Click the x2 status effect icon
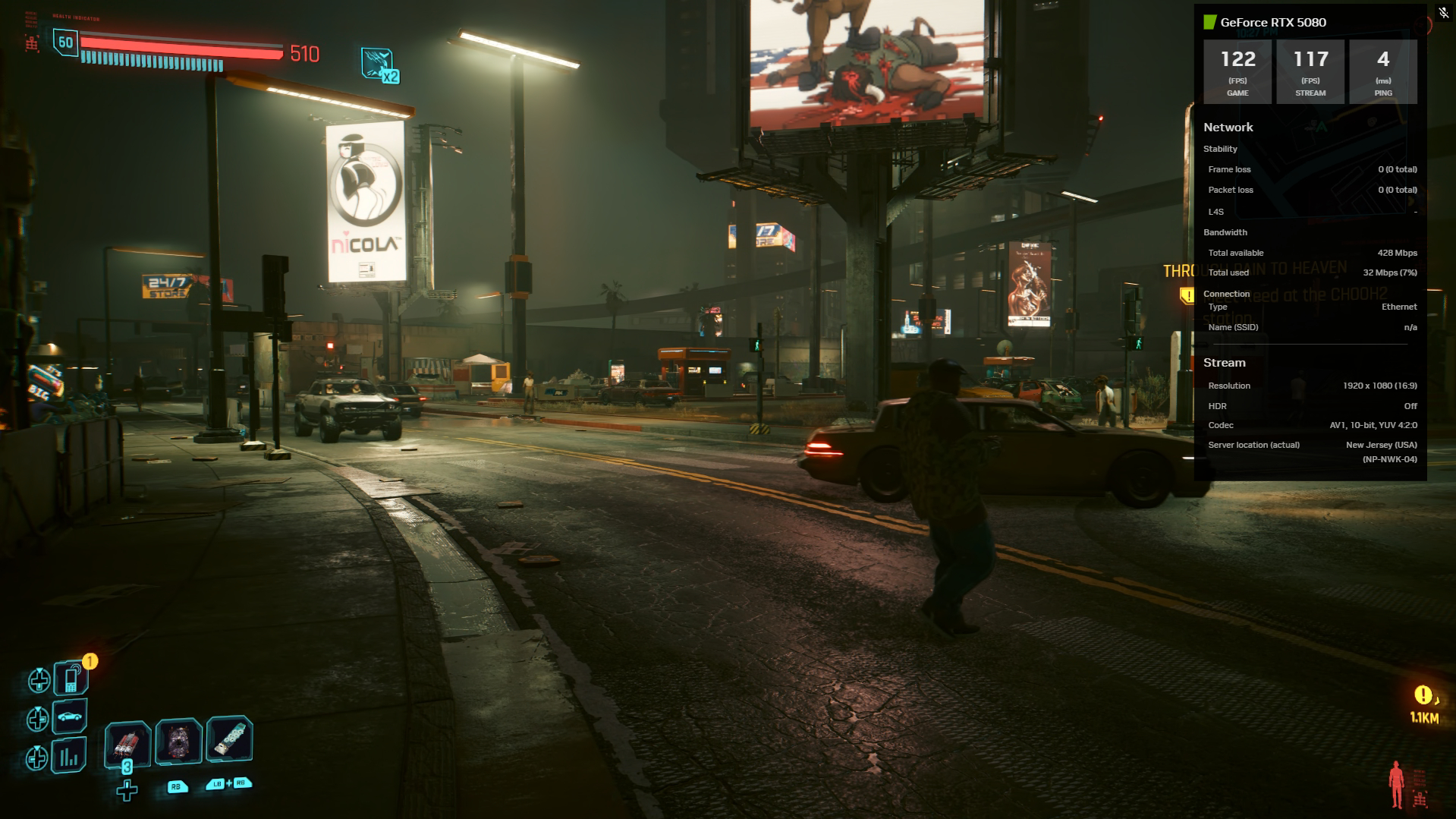 pyautogui.click(x=378, y=65)
